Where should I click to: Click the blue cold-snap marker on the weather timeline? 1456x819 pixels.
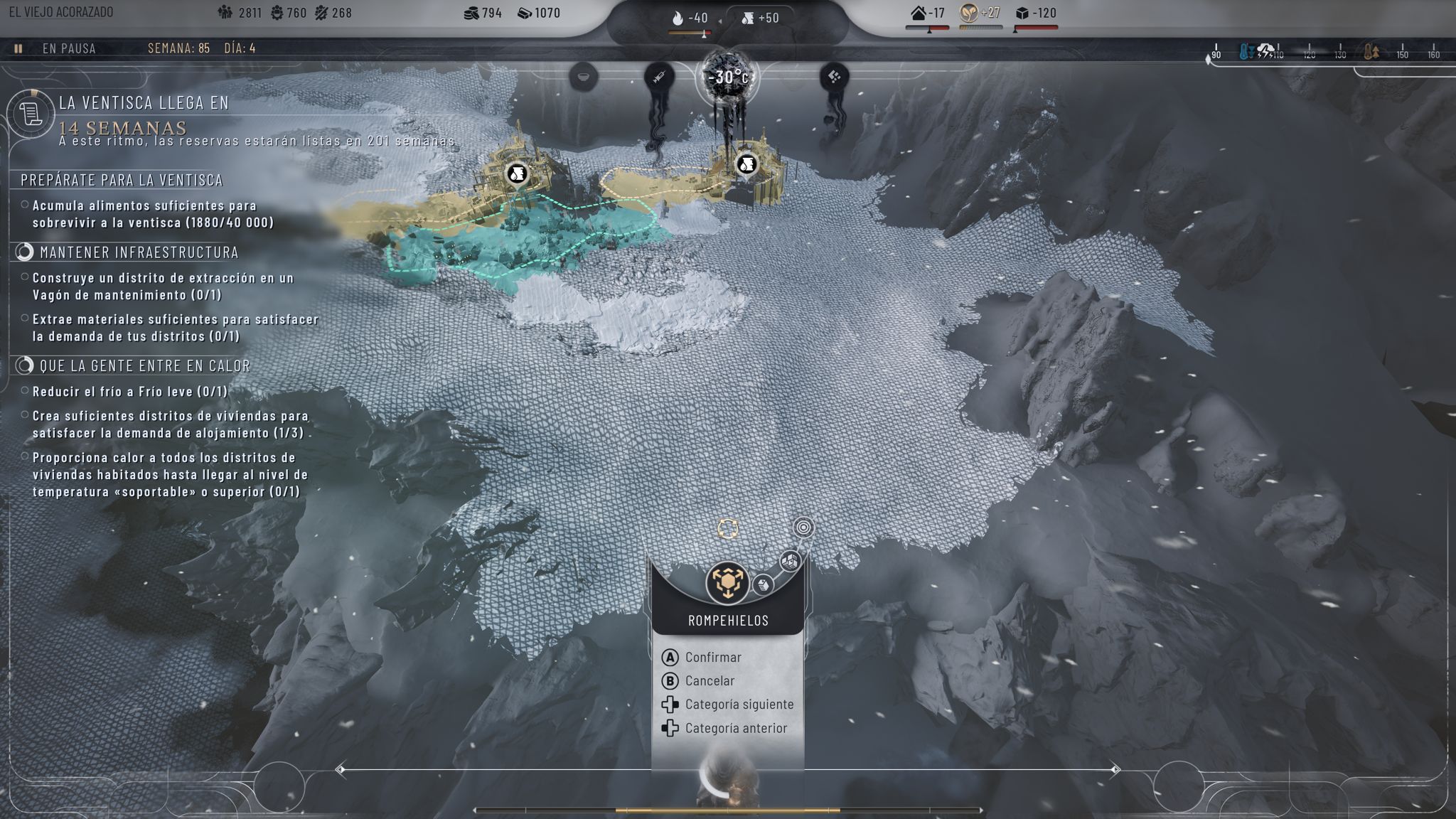pyautogui.click(x=1246, y=52)
